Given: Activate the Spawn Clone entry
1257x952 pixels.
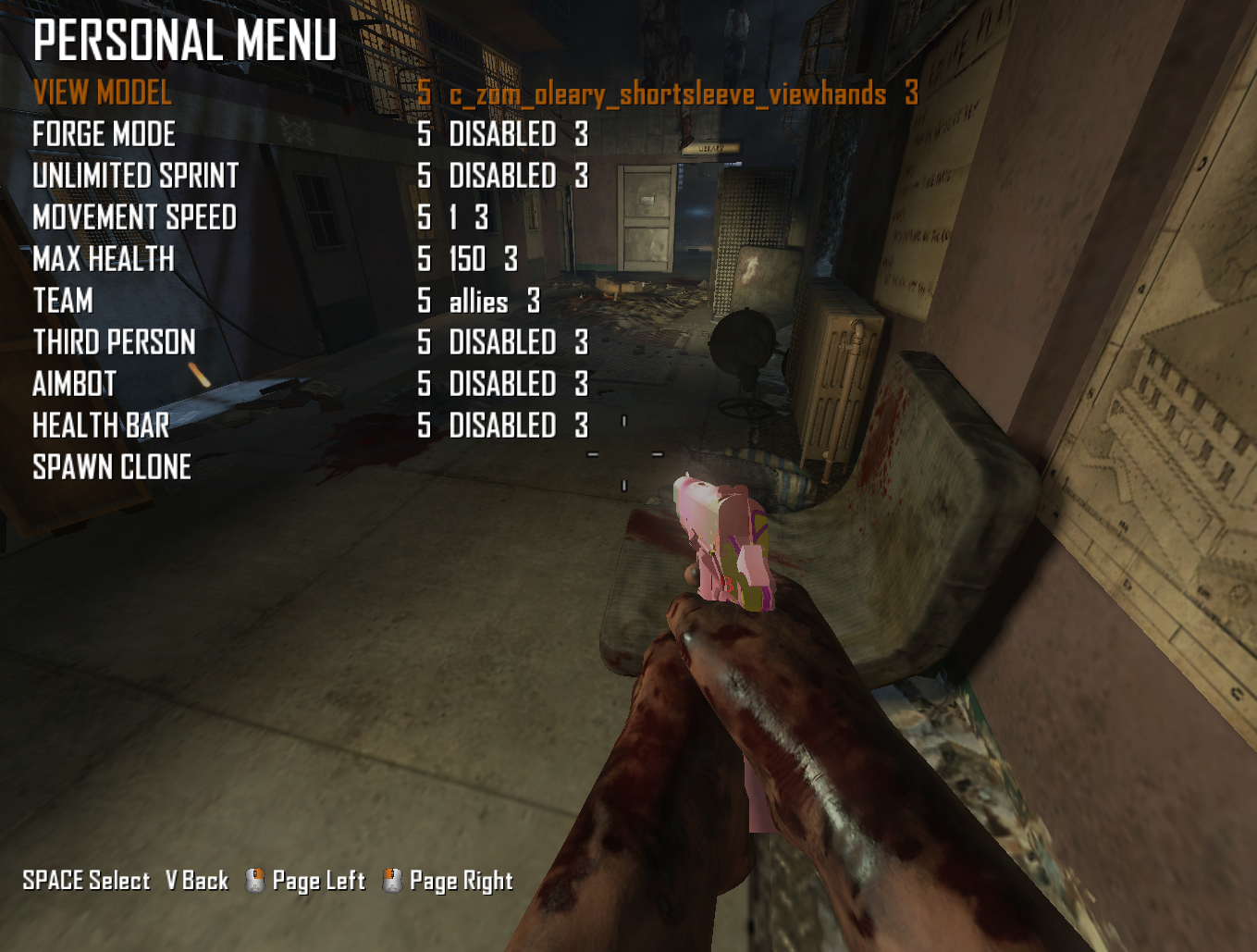Looking at the screenshot, I should point(112,467).
